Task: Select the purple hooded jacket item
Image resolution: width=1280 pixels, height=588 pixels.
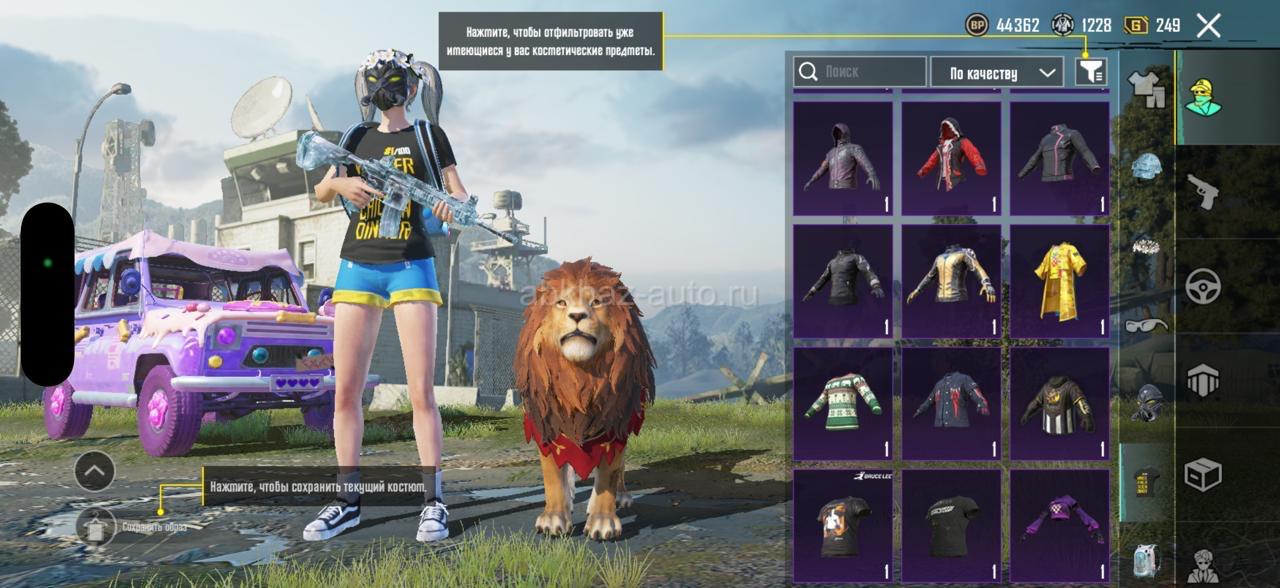Action: click(842, 158)
